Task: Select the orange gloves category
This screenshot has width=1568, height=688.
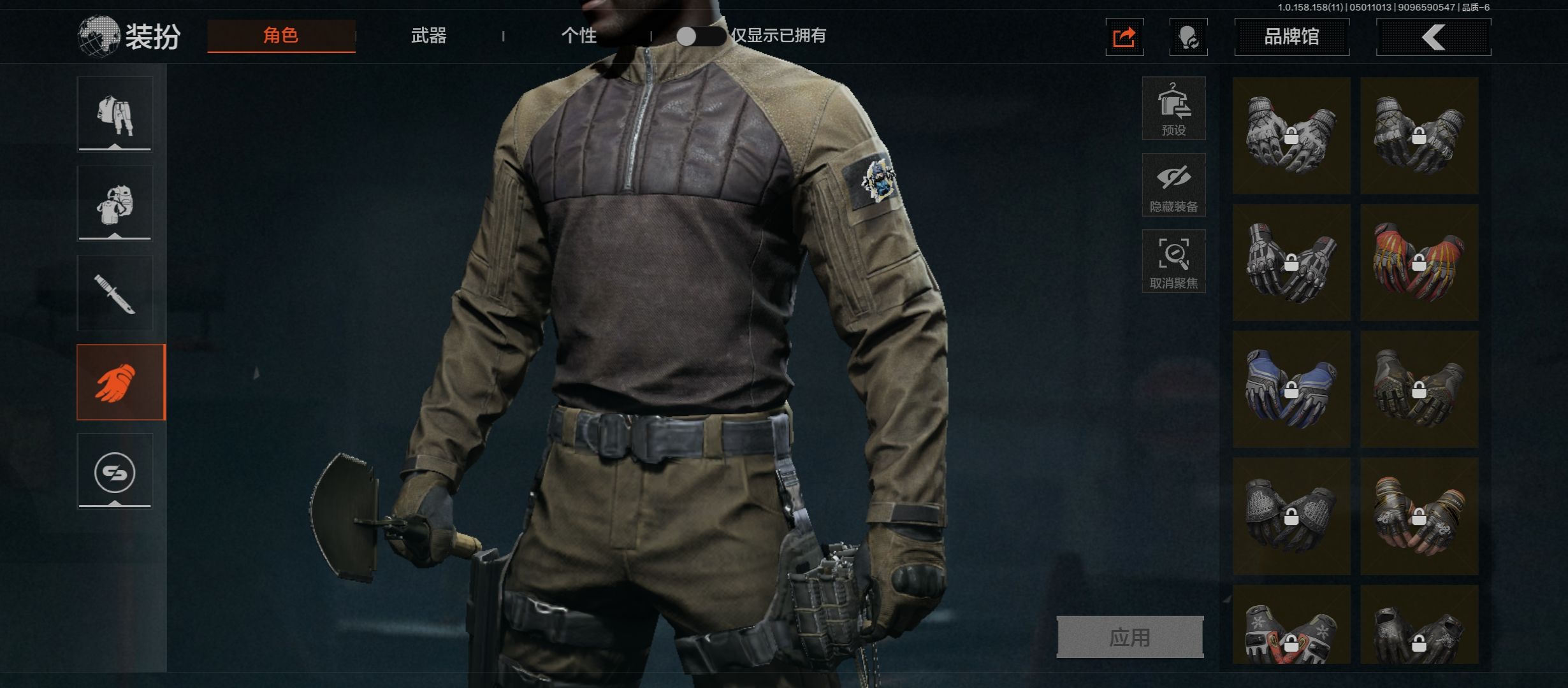Action: coord(121,382)
